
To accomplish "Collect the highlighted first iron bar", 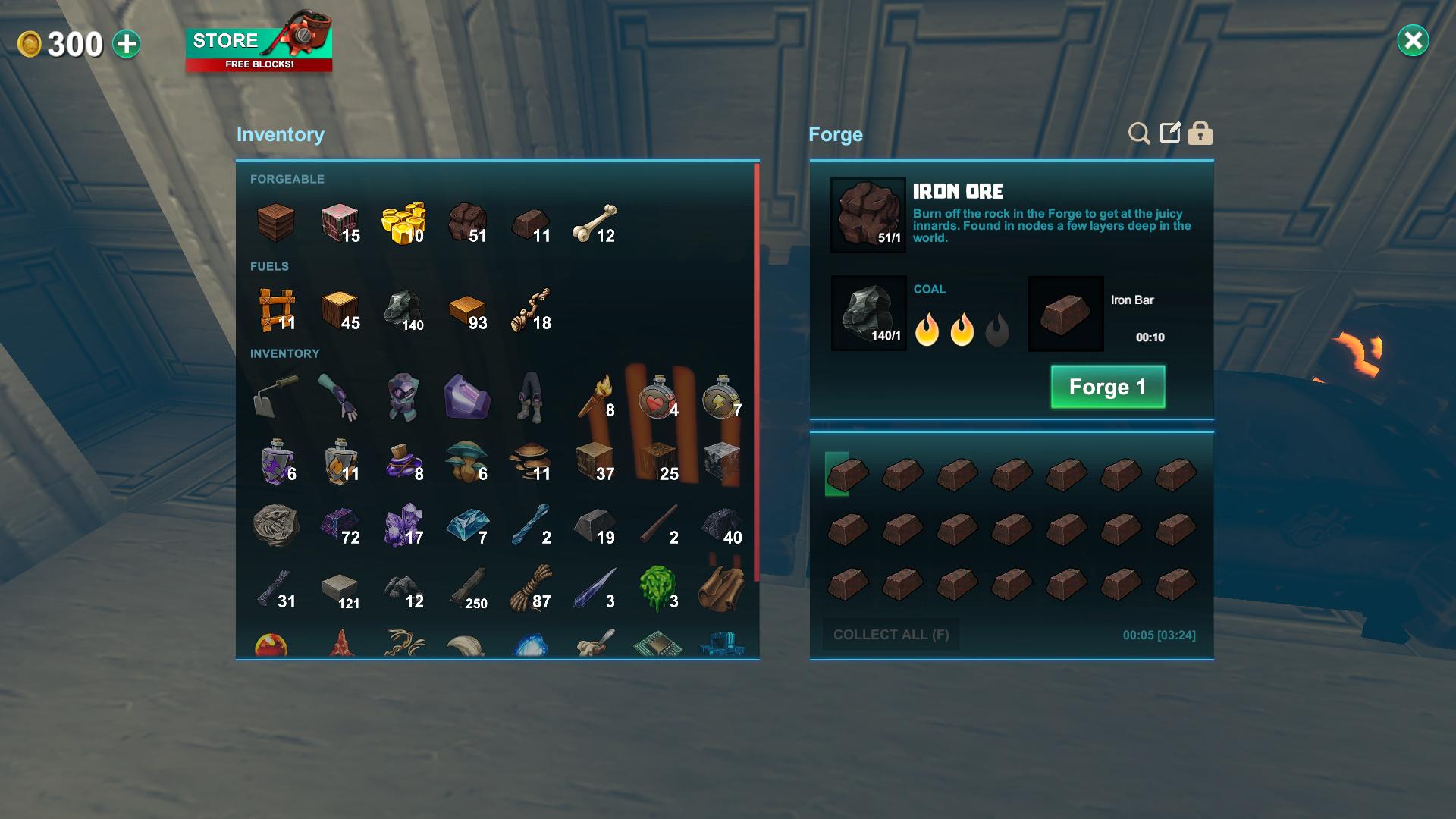I will 847,475.
